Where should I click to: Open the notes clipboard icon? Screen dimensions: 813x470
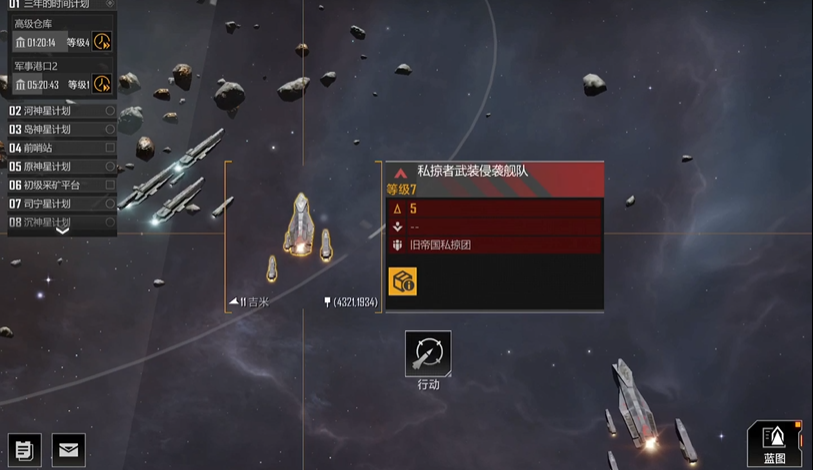pyautogui.click(x=24, y=450)
